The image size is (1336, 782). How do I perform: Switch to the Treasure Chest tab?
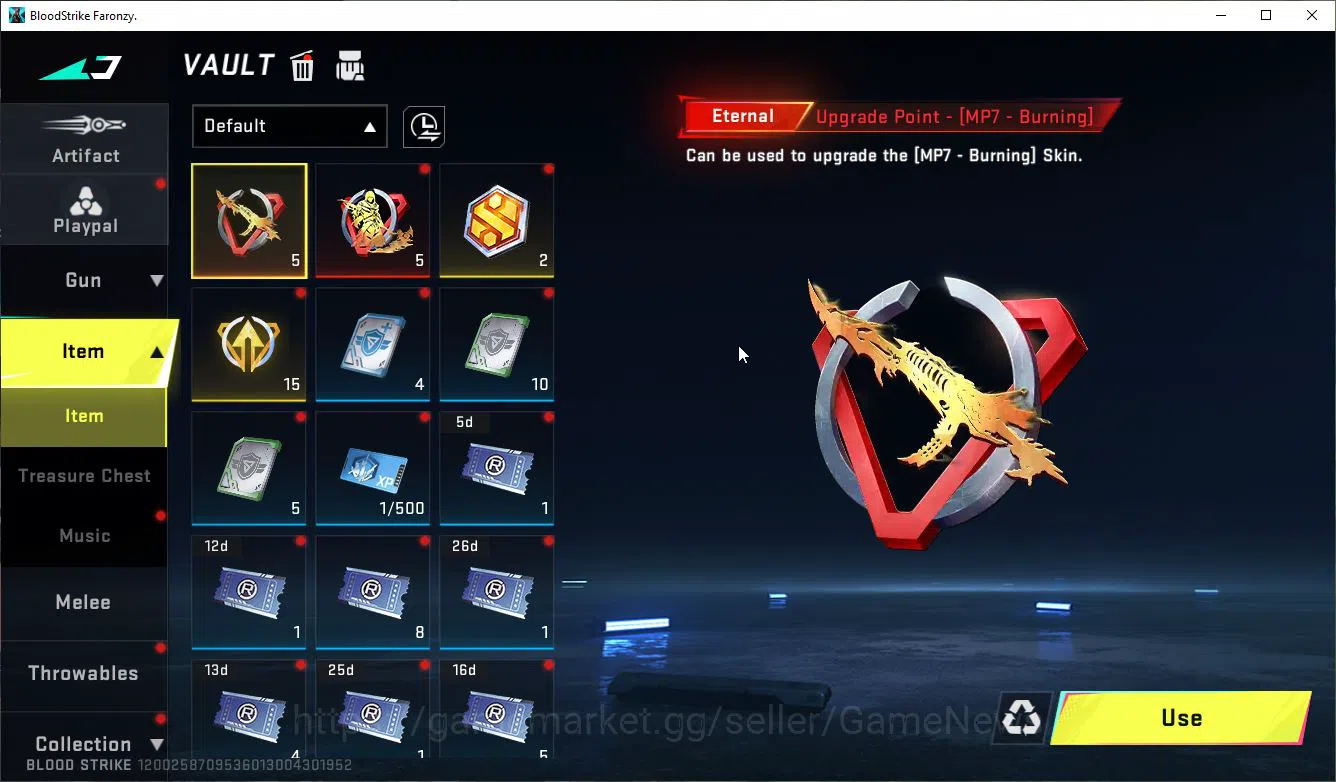click(85, 475)
